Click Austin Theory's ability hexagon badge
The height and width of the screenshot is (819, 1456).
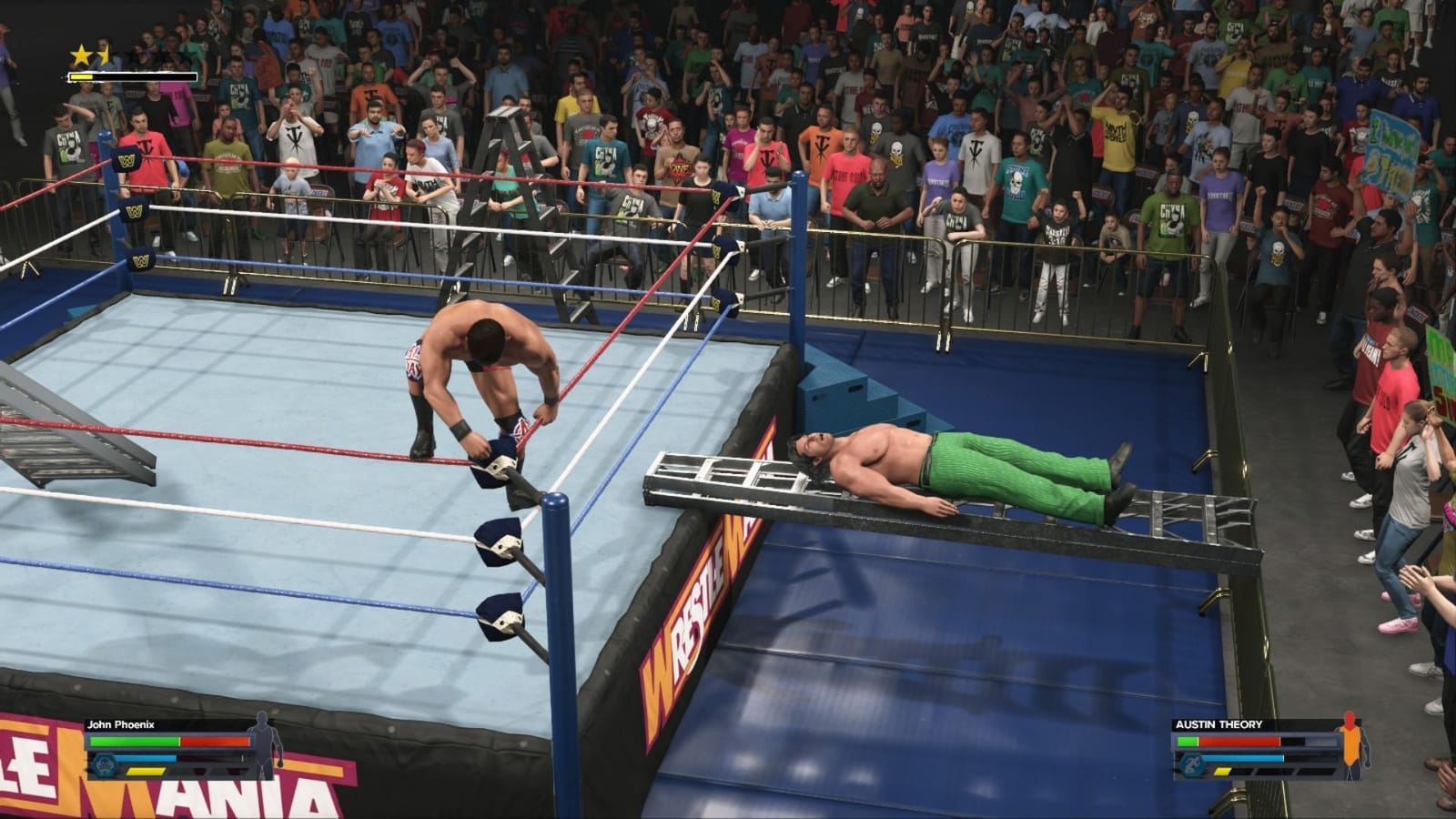pos(1192,764)
